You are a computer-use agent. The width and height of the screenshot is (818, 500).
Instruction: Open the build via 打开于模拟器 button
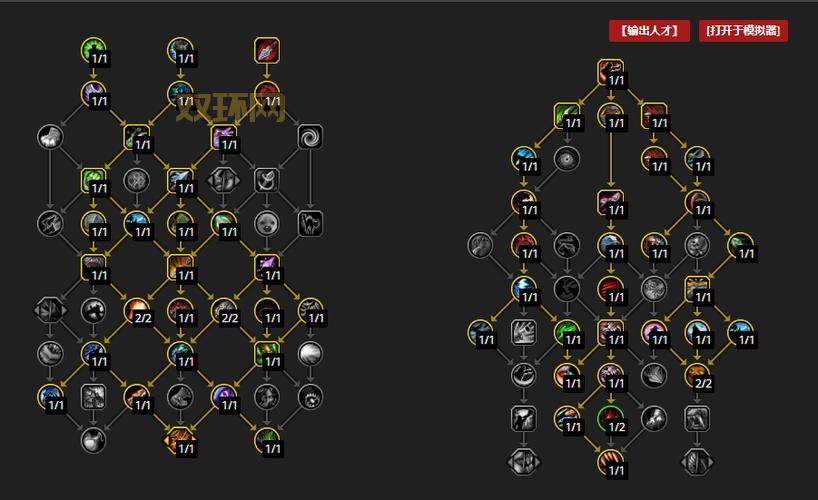click(744, 30)
